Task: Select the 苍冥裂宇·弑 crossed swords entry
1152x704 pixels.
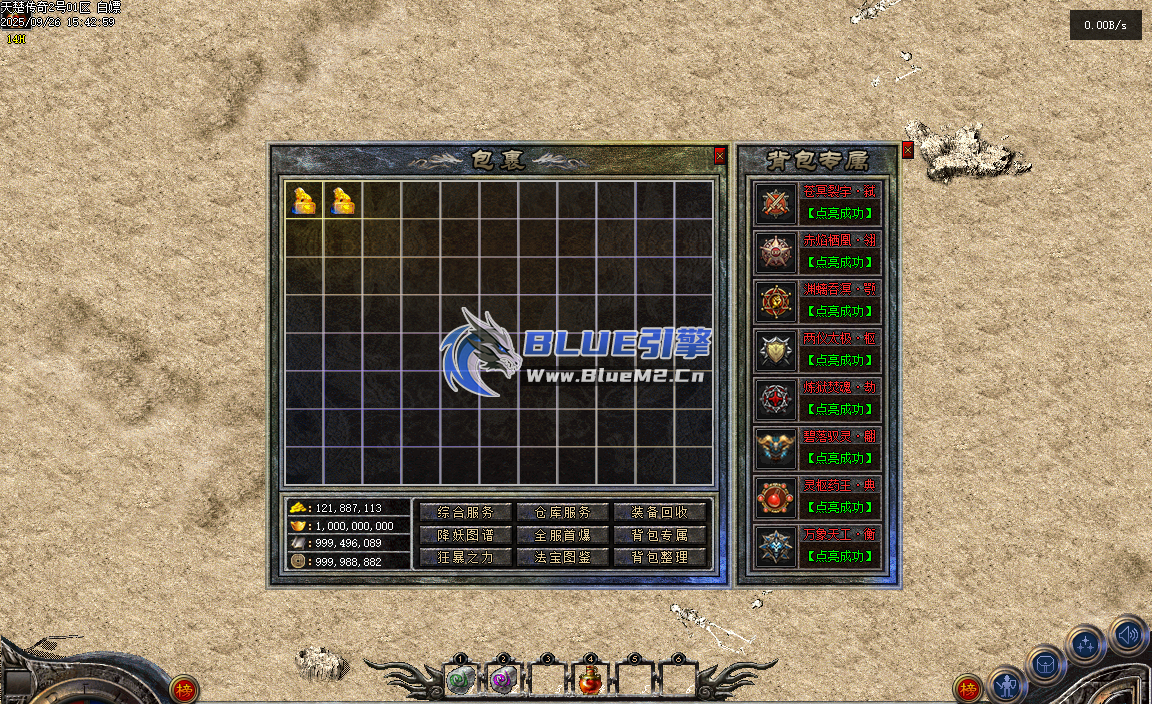Action: (776, 204)
